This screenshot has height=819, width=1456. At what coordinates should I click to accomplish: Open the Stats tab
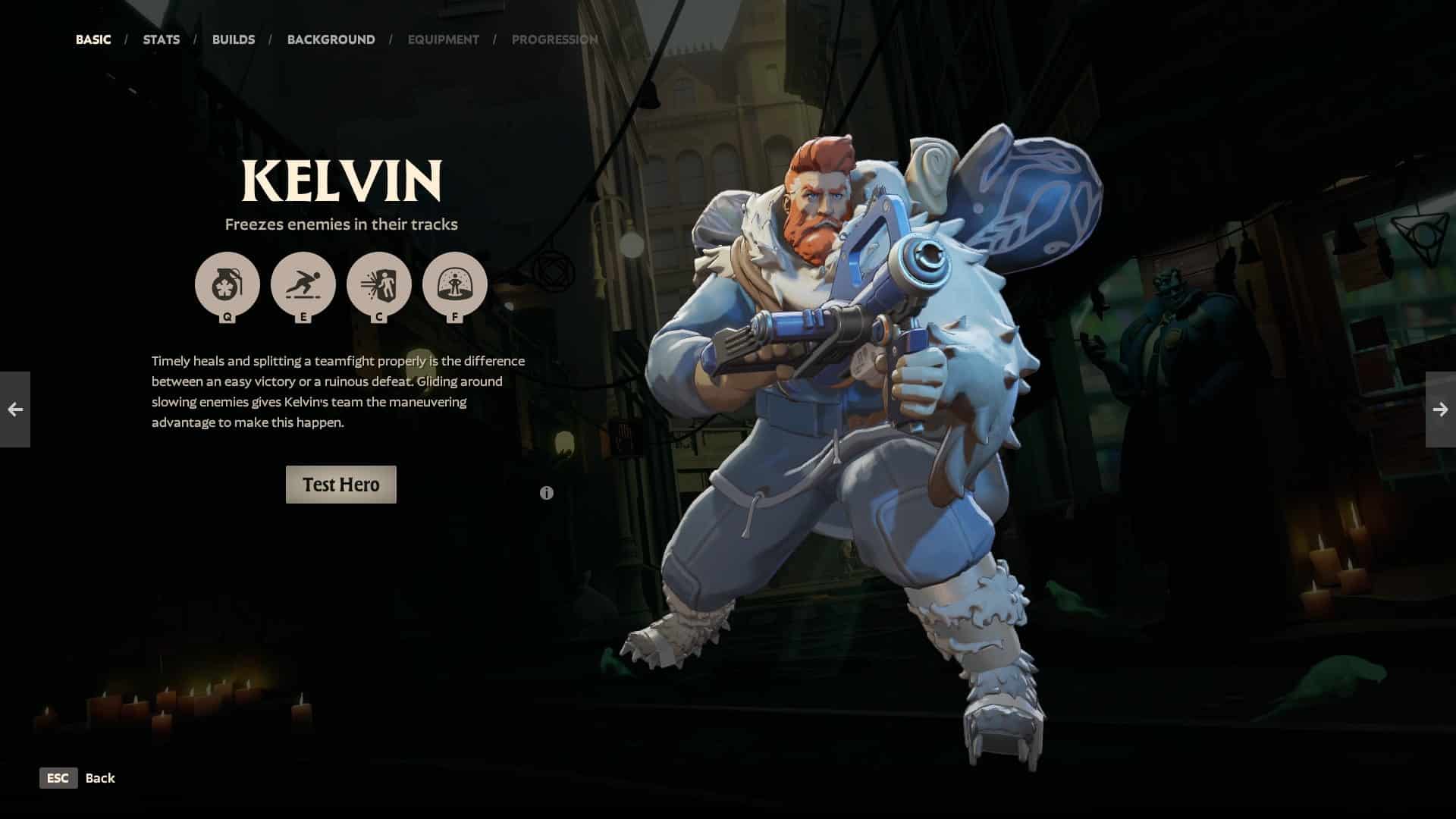(162, 39)
